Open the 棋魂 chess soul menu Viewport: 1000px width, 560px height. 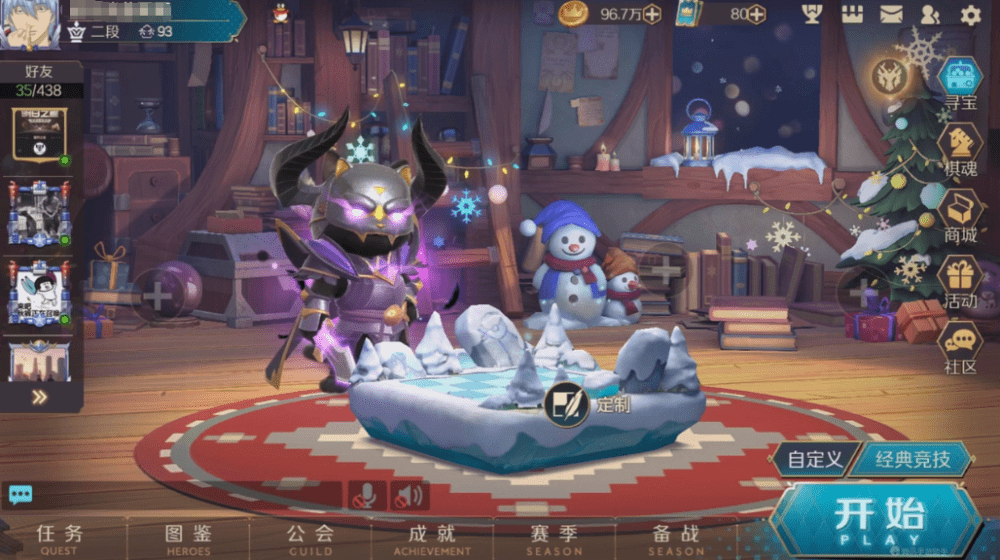[960, 148]
